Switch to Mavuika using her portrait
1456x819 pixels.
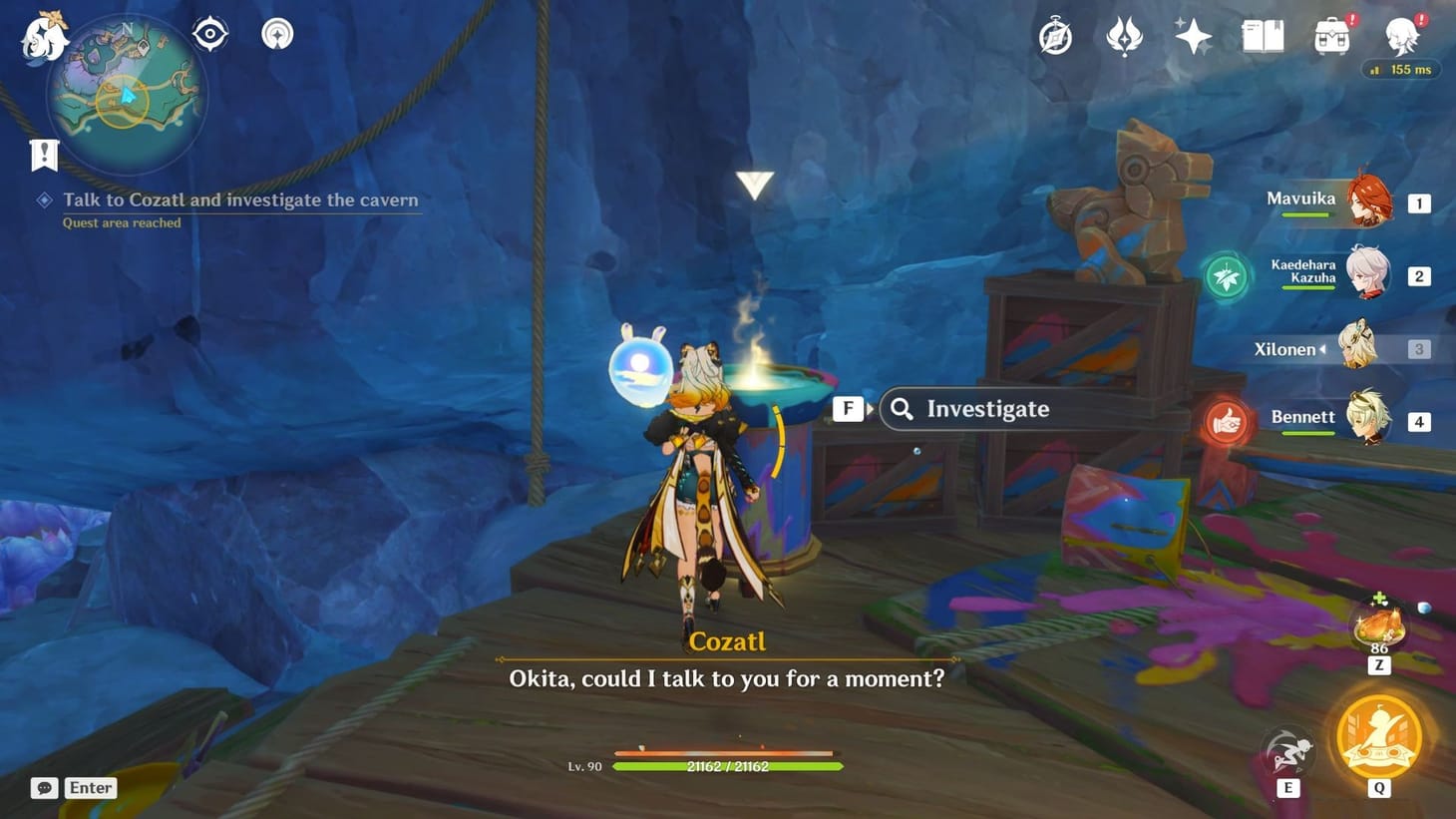(1369, 205)
